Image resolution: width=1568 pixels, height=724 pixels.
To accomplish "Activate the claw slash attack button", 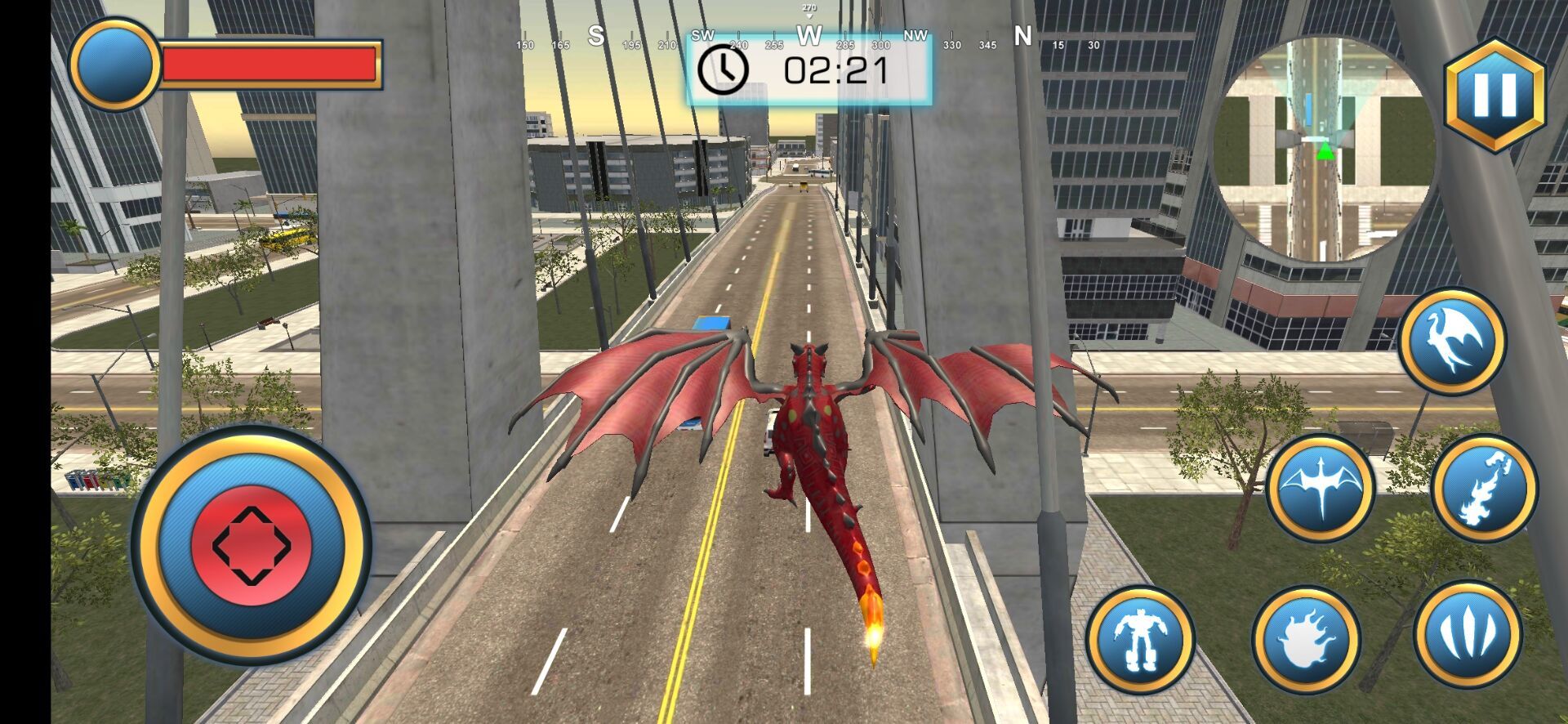I will coord(1468,635).
